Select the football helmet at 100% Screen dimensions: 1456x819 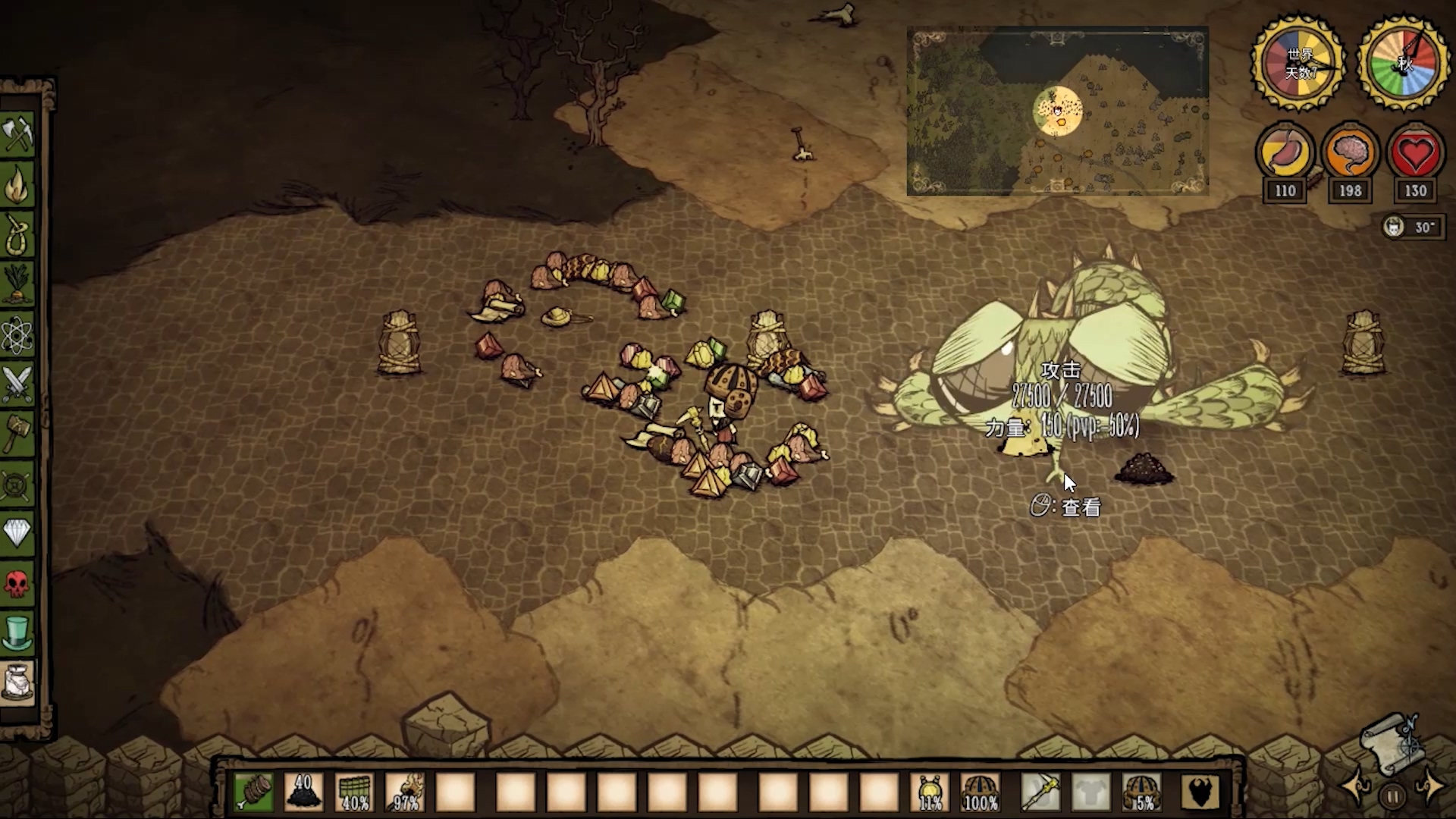pyautogui.click(x=980, y=792)
